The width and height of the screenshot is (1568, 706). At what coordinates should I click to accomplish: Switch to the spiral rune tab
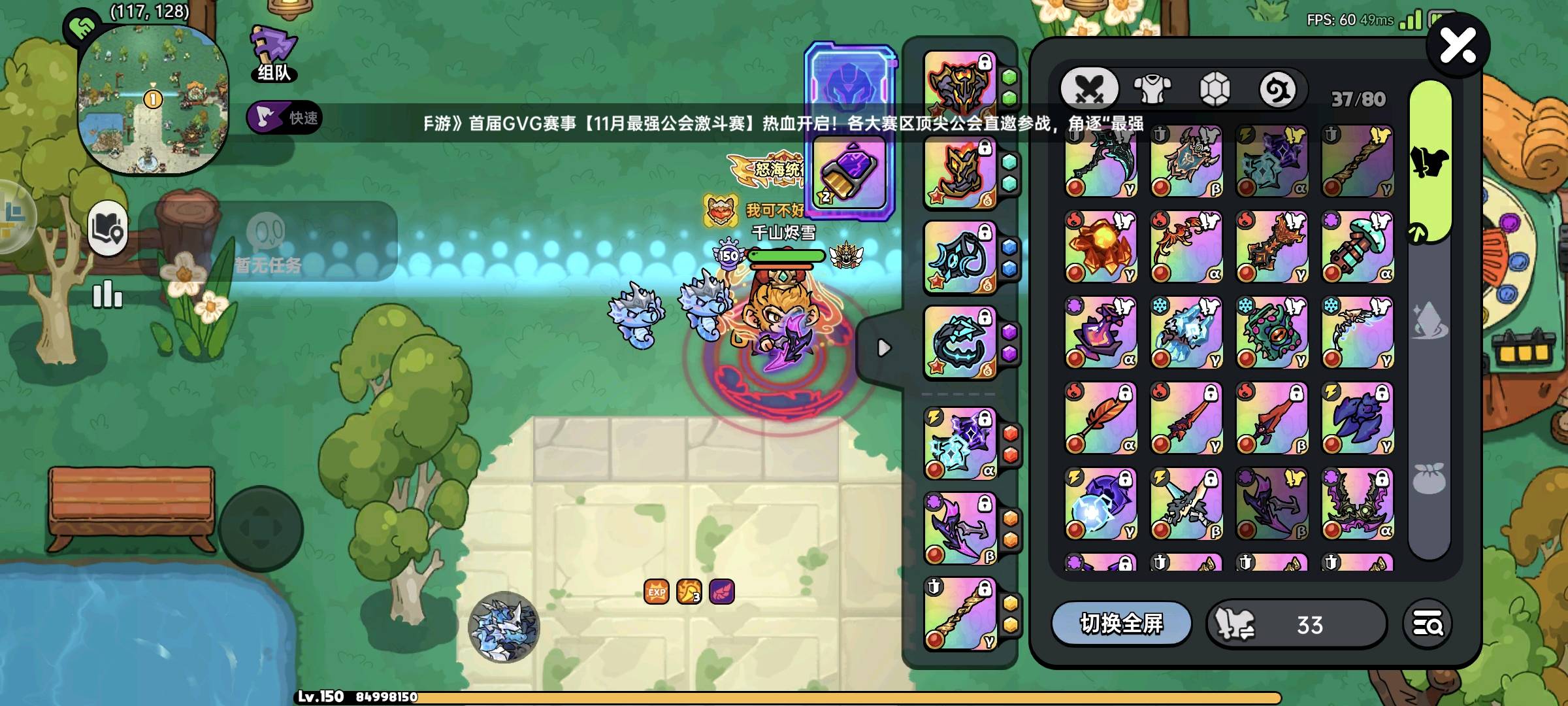pyautogui.click(x=1277, y=90)
